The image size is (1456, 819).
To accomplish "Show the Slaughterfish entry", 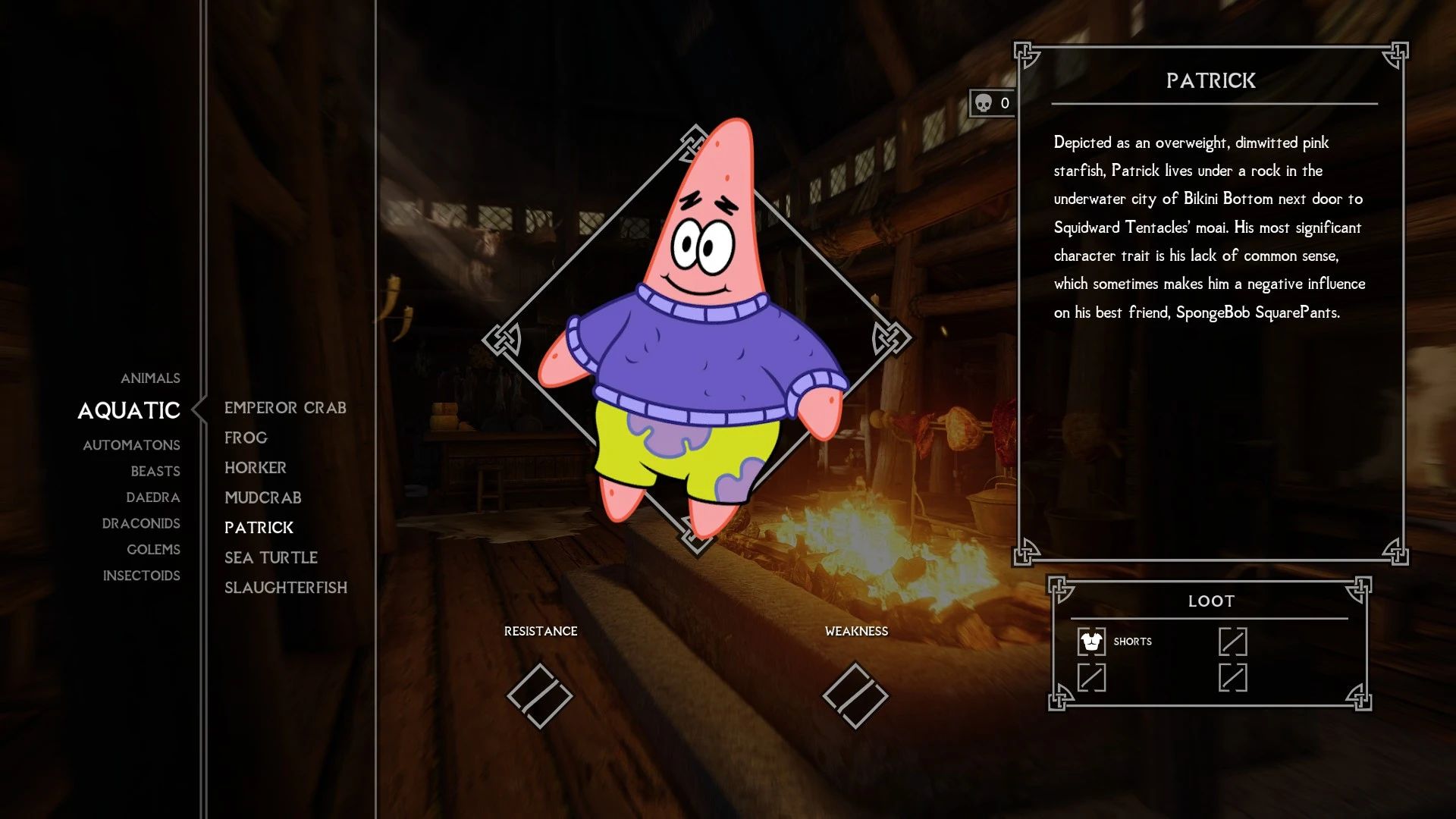I will point(285,588).
